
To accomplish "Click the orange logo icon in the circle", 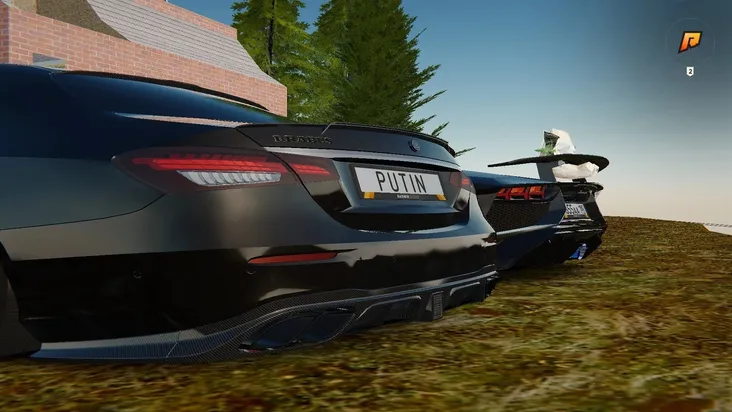I will (x=690, y=41).
